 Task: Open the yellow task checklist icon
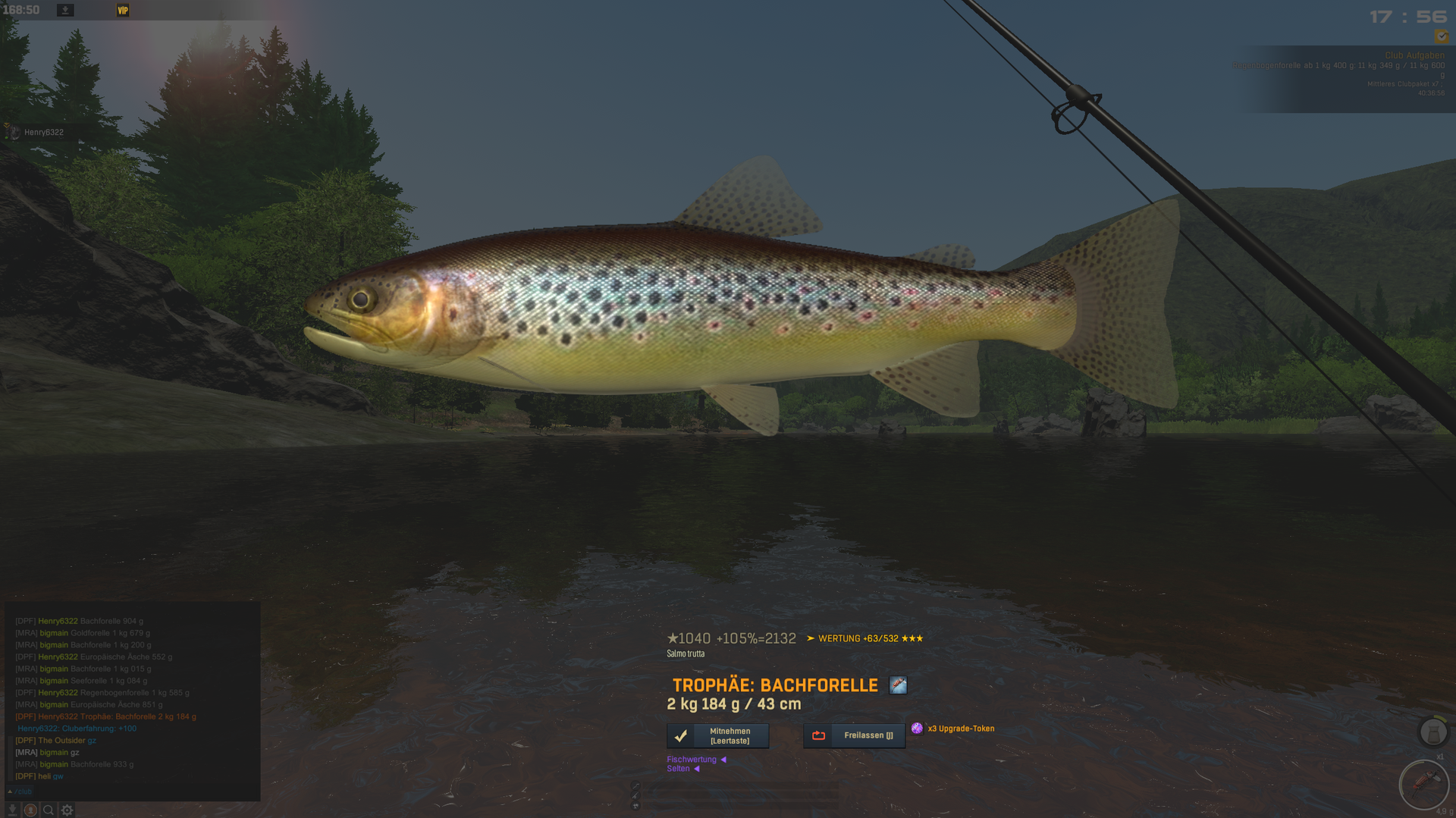pos(1441,36)
